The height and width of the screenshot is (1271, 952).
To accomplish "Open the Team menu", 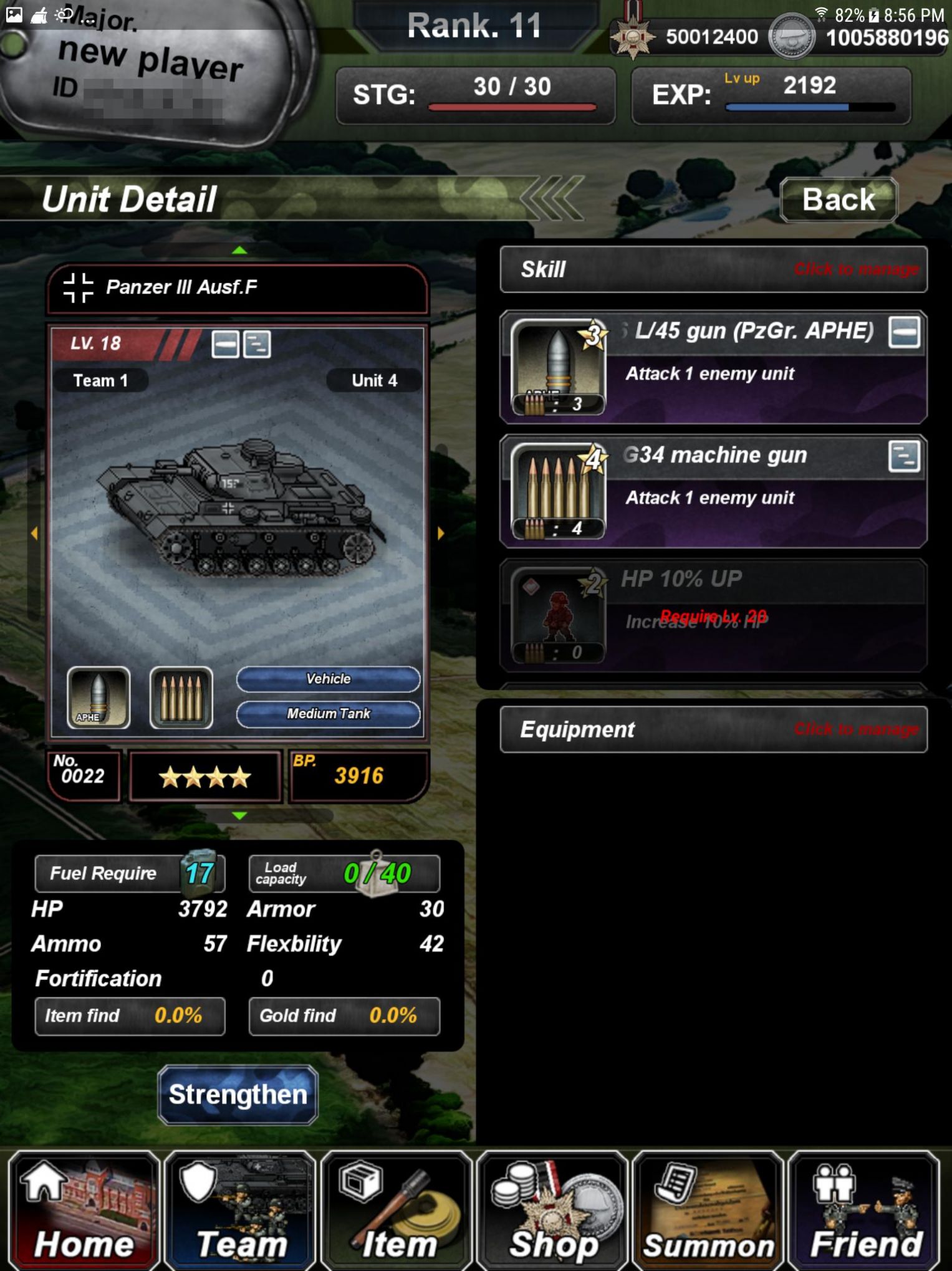I will (240, 1209).
